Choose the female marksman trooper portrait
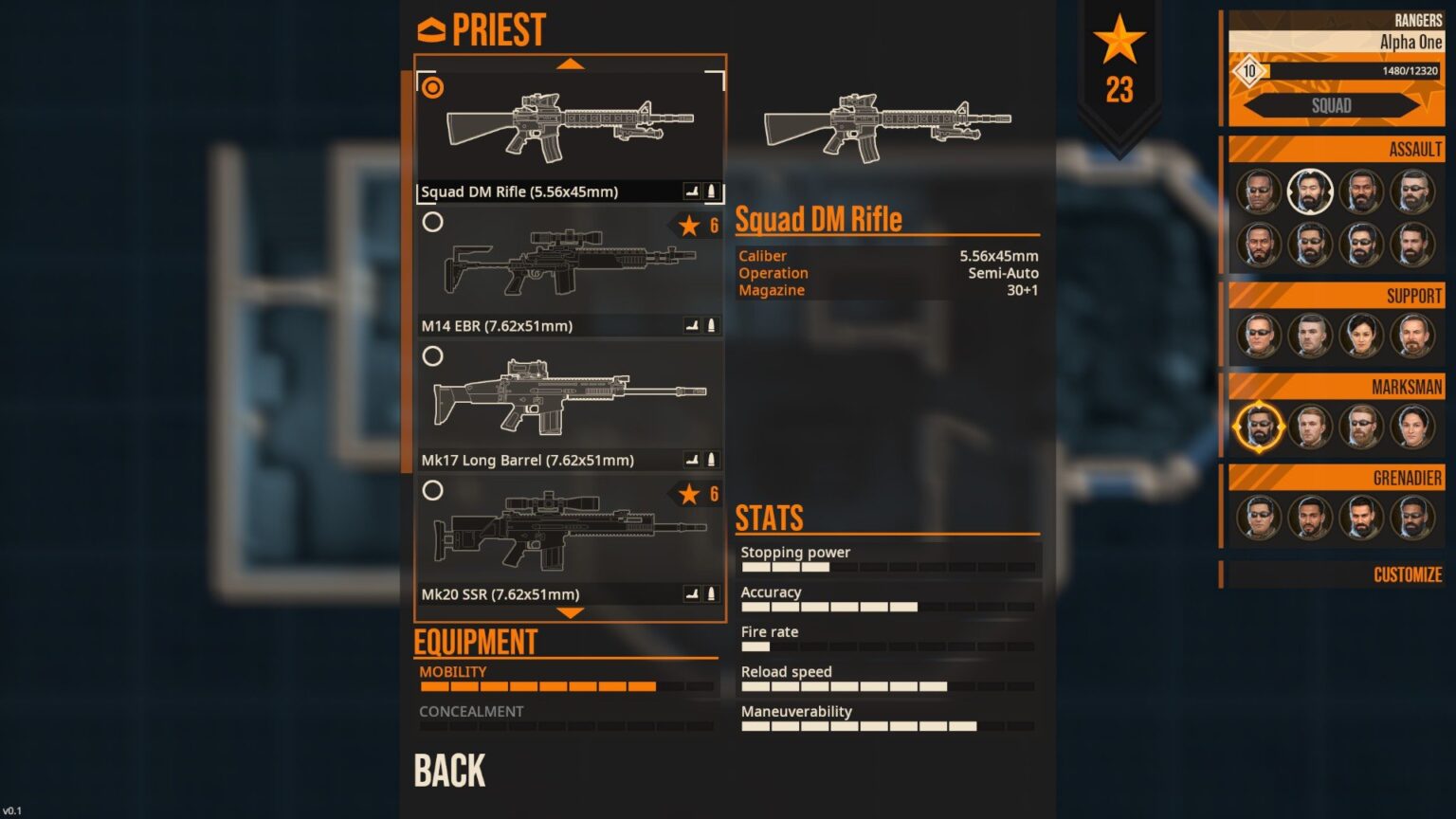The height and width of the screenshot is (819, 1456). coord(1412,427)
